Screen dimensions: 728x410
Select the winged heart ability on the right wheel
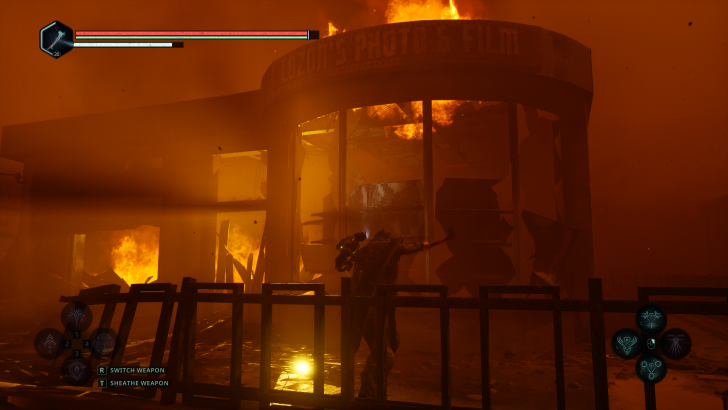627,343
